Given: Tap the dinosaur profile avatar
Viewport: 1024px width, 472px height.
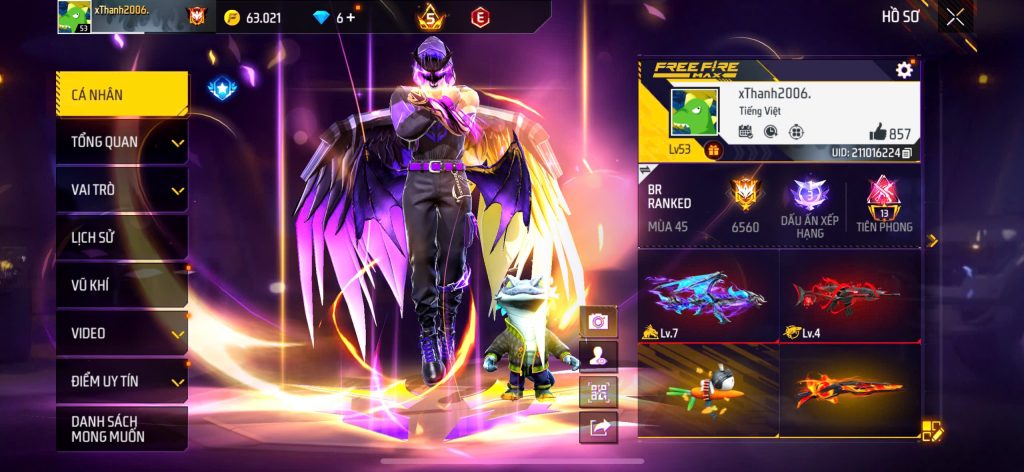Looking at the screenshot, I should click(x=694, y=114).
